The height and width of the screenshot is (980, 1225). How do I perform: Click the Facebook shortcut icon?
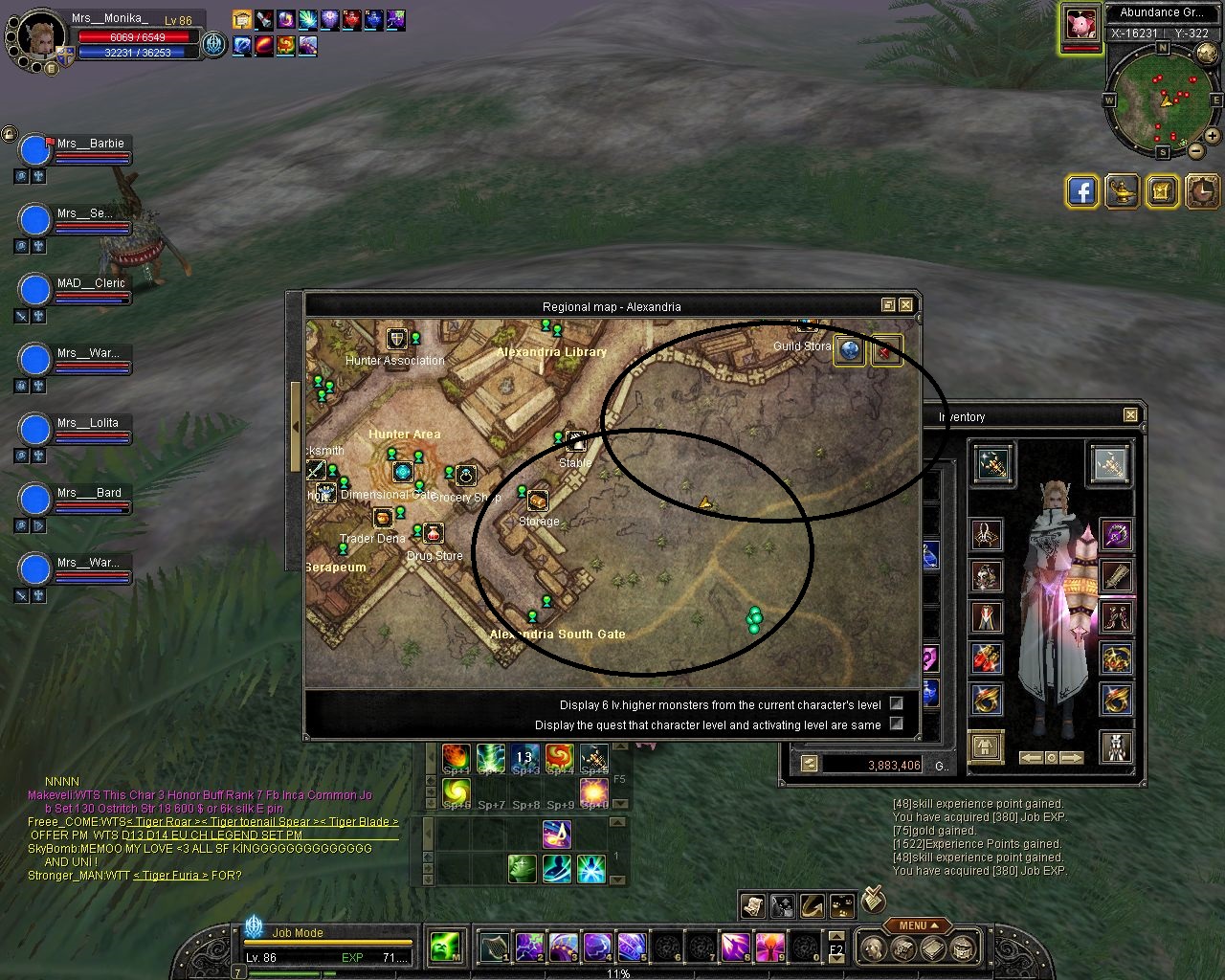click(1081, 191)
